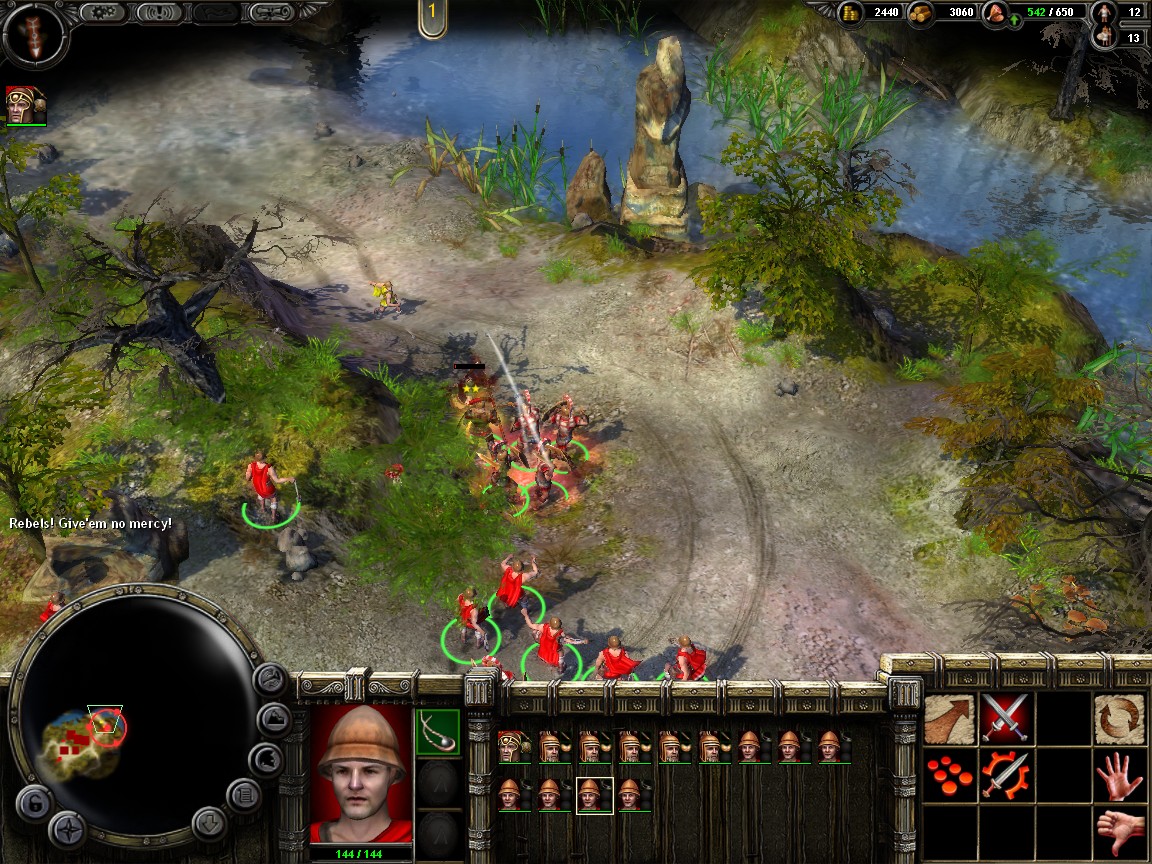Select the hero portrait below the top-left emblem
The image size is (1152, 864).
point(26,105)
